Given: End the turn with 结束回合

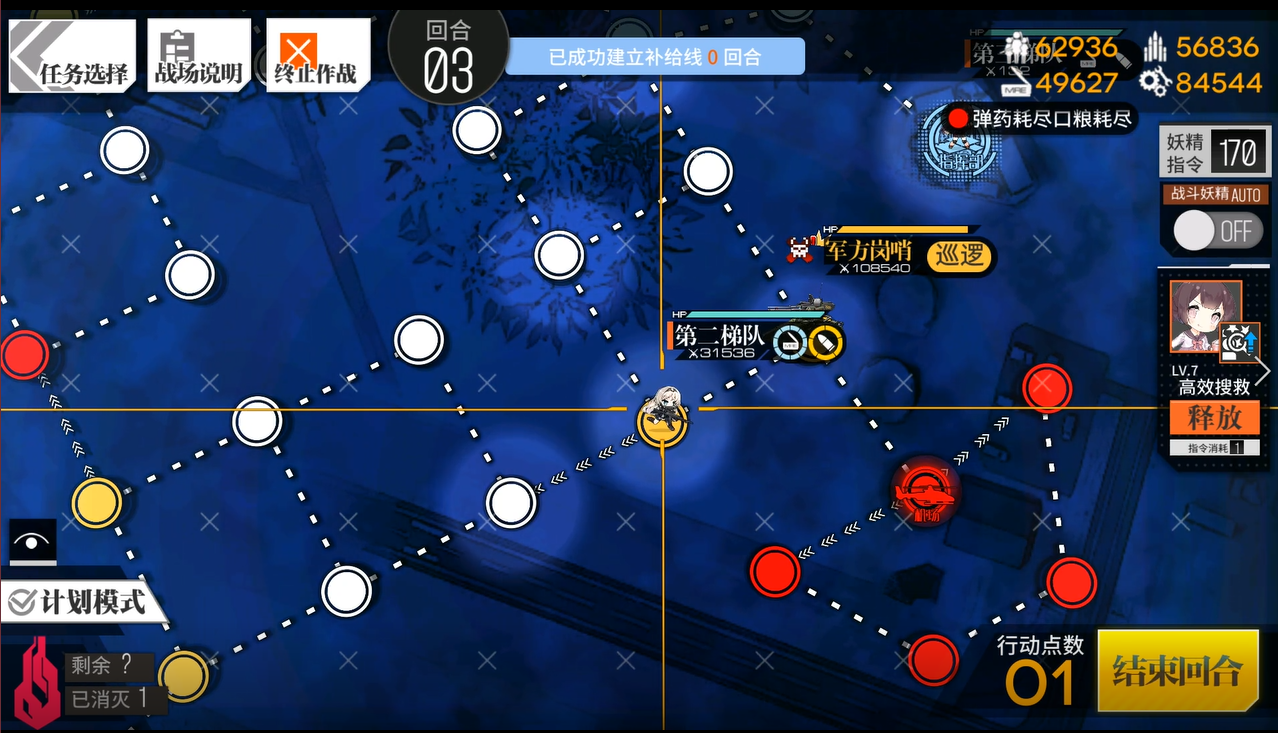Looking at the screenshot, I should coord(1177,670).
